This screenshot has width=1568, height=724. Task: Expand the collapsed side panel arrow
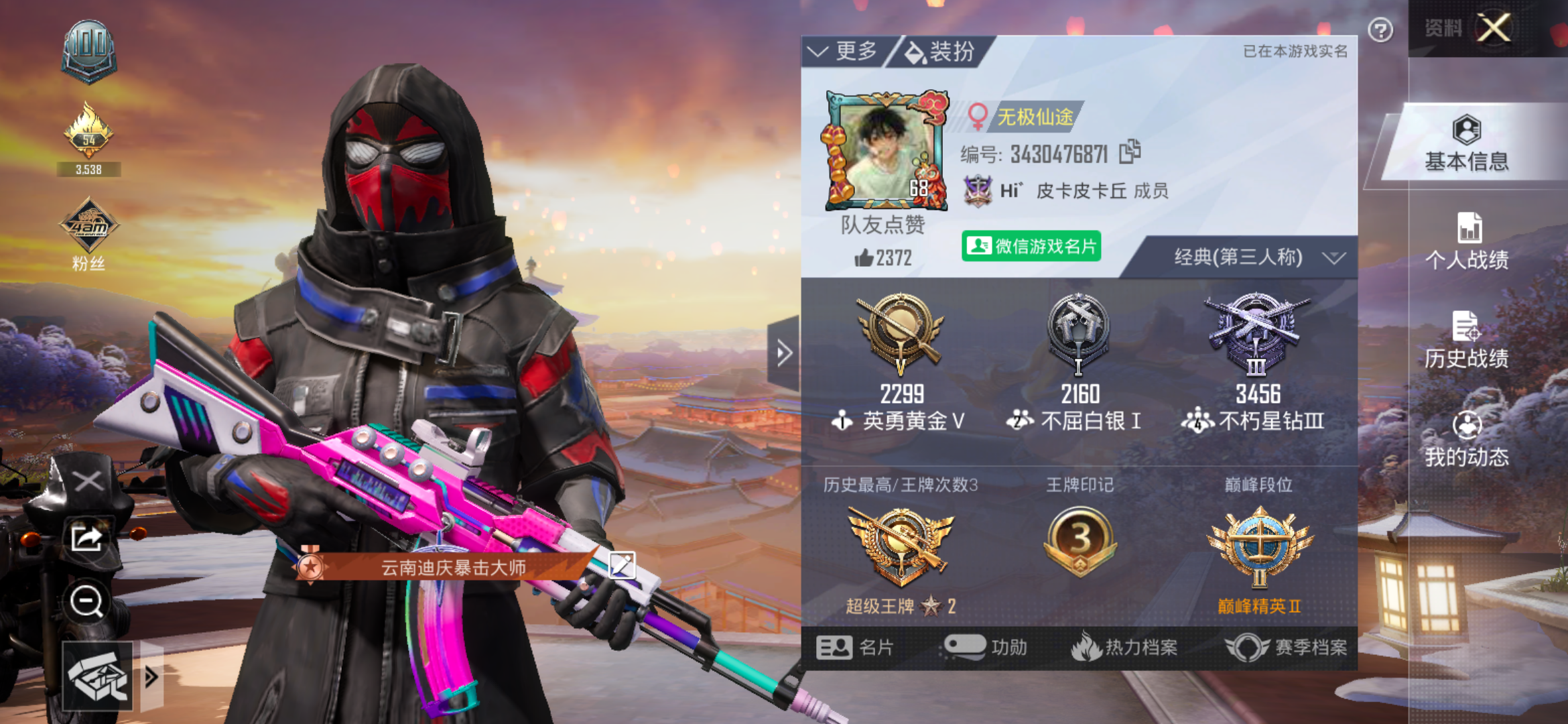click(x=783, y=353)
